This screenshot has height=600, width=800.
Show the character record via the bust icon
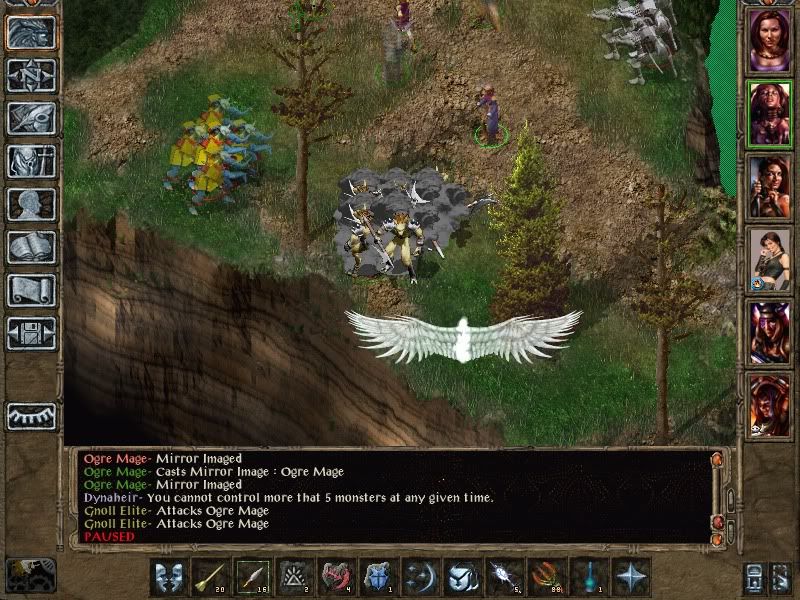coord(31,204)
